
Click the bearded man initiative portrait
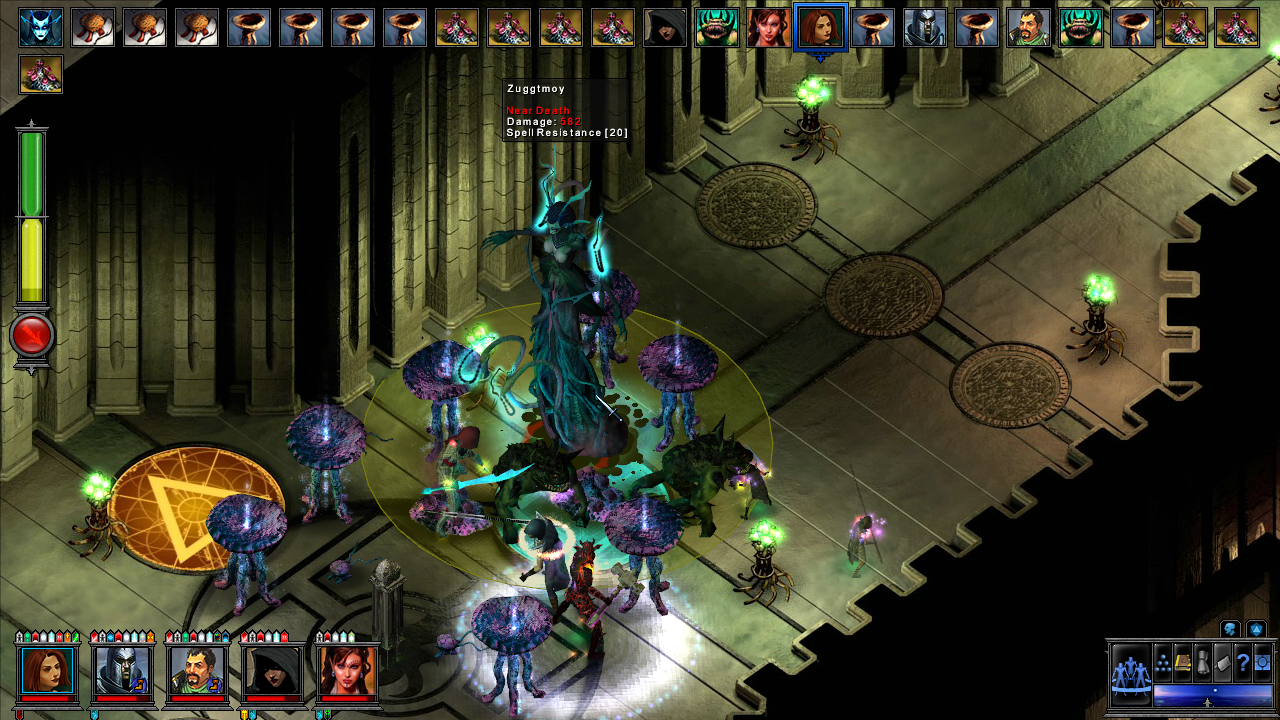1029,27
